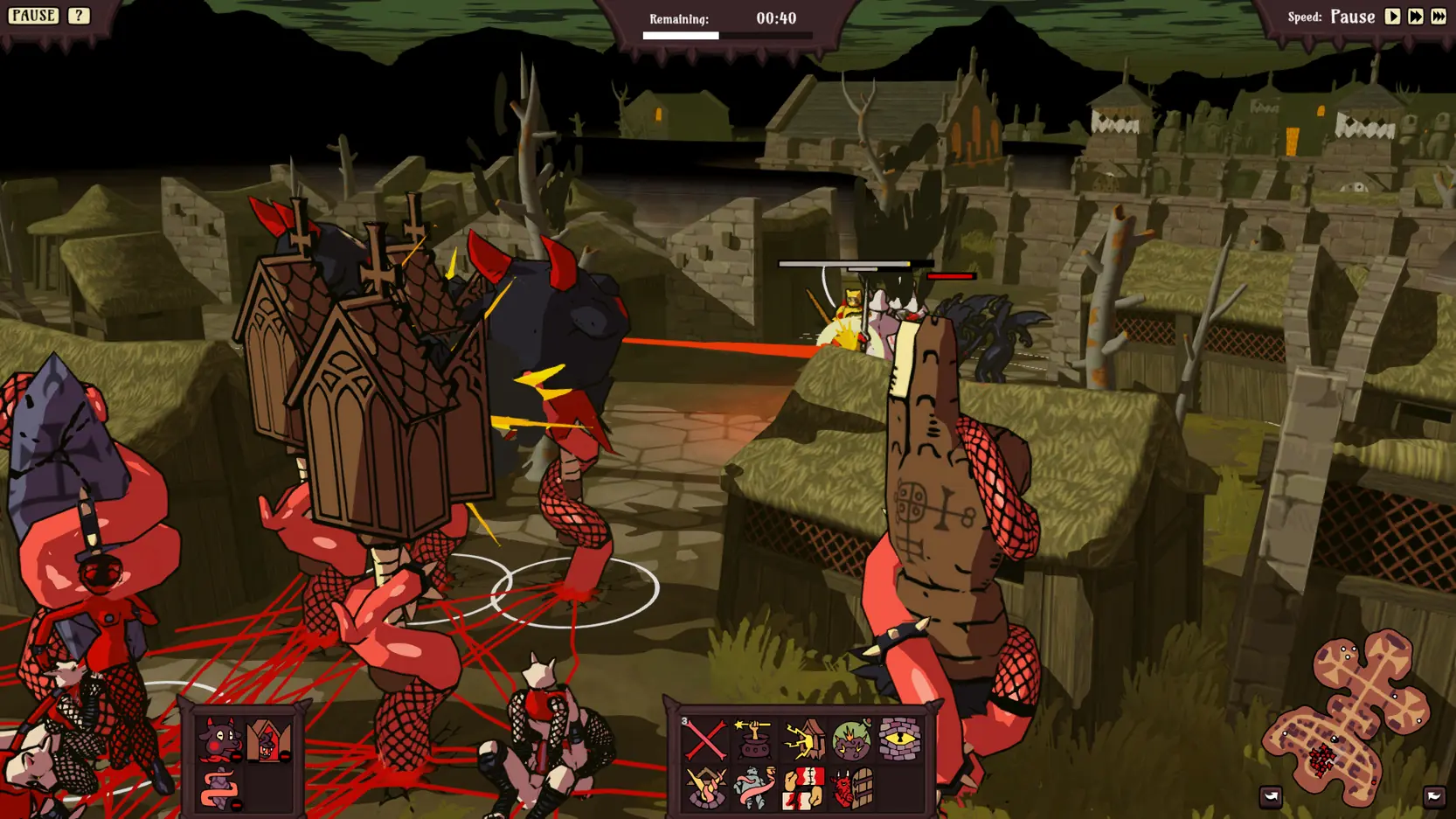Use the tentacle-grabbed knight ability
Screen dimensions: 1456x819
[753, 788]
